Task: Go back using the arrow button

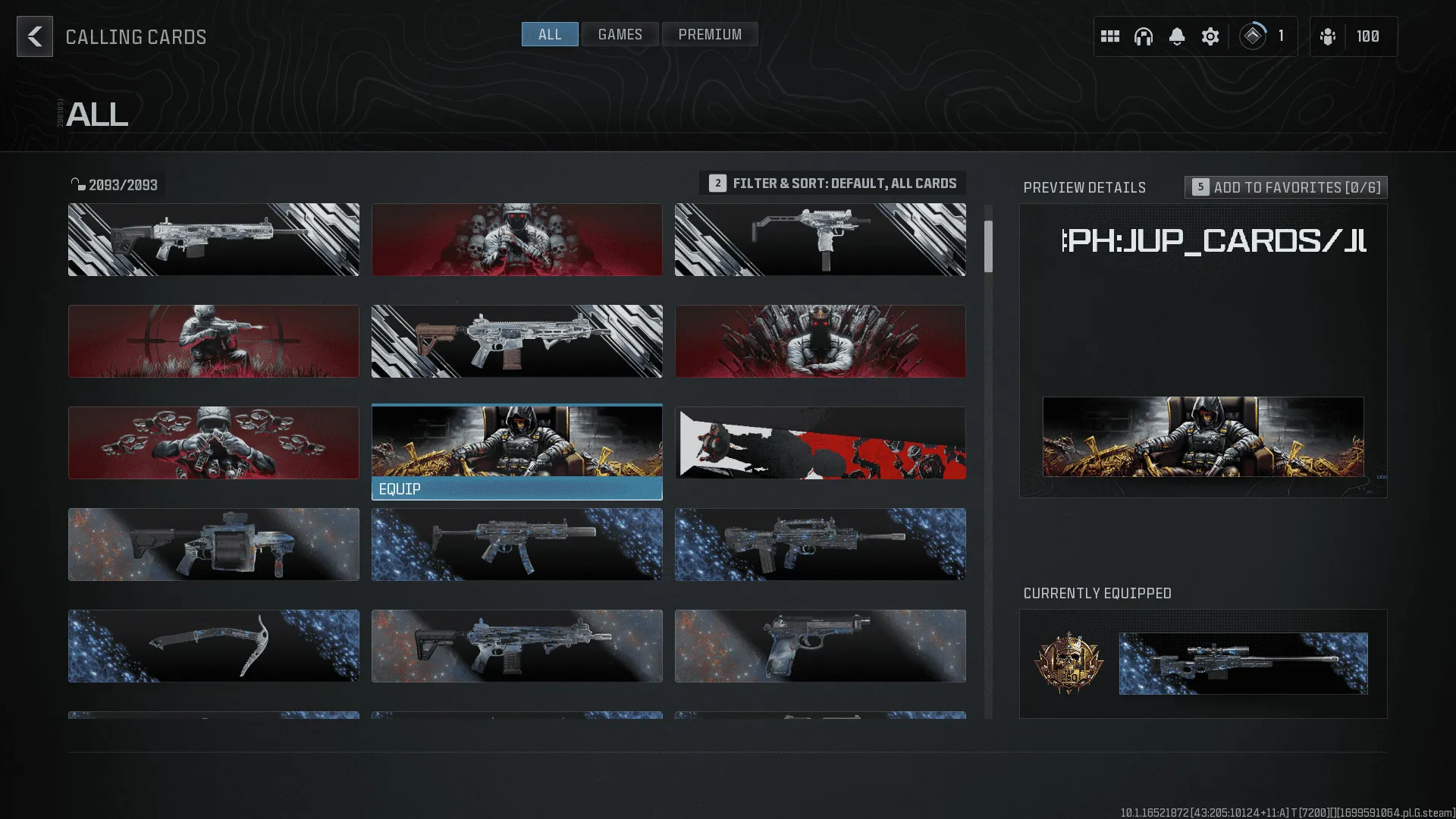Action: [35, 36]
